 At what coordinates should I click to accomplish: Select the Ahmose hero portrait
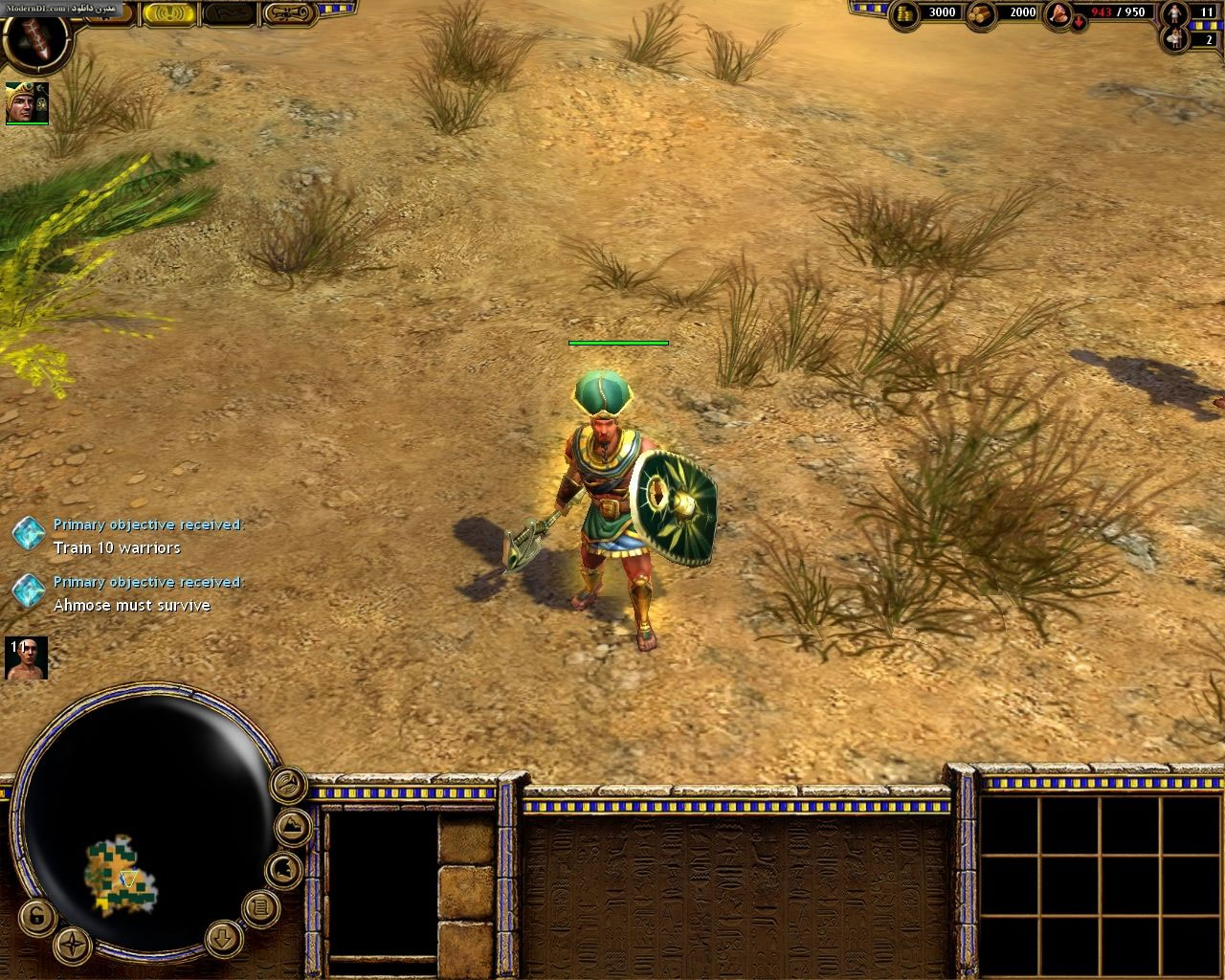click(x=26, y=102)
